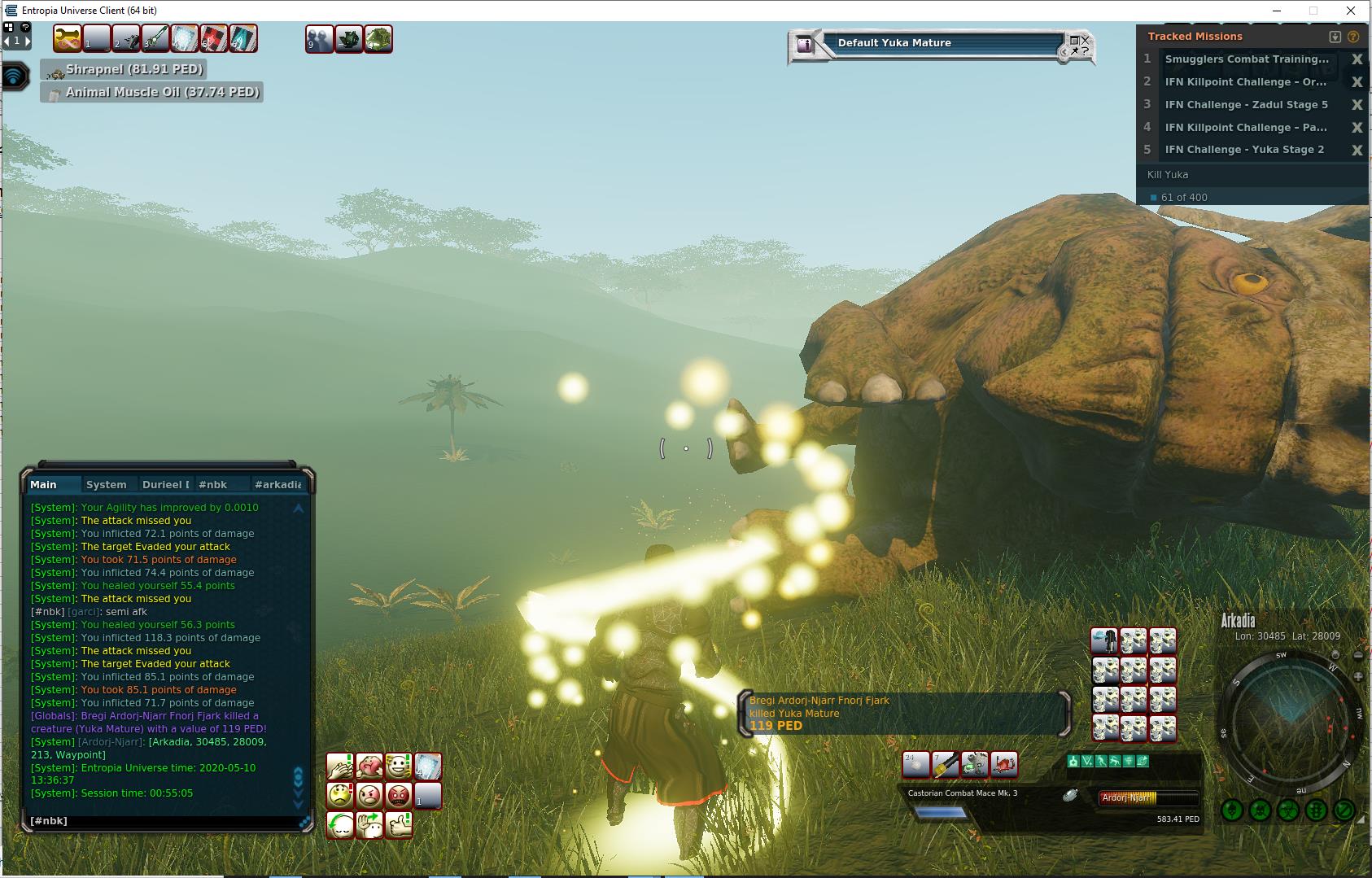Screen dimensions: 1372x878
Task: Activate the applause emote icon
Action: pos(339,767)
